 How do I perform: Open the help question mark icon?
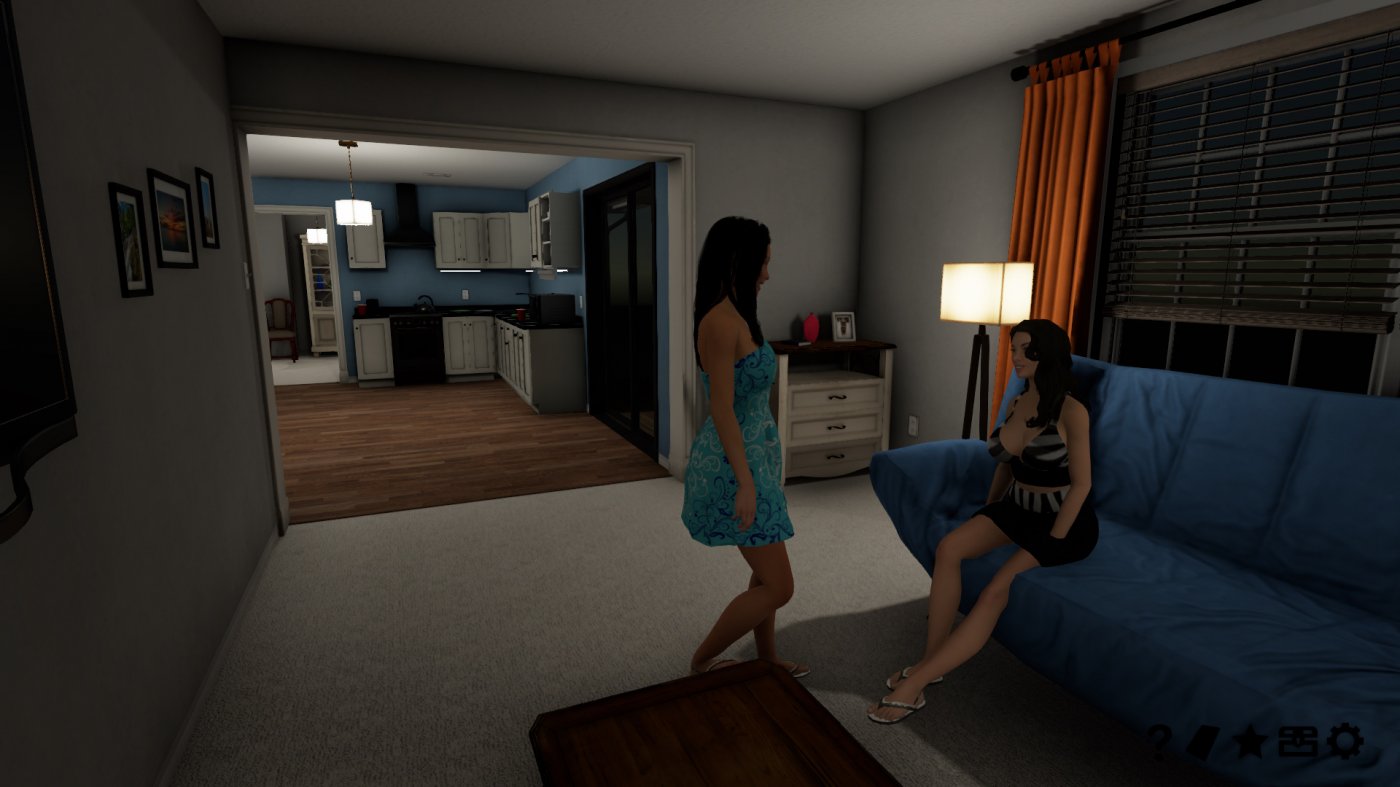[x=1160, y=740]
